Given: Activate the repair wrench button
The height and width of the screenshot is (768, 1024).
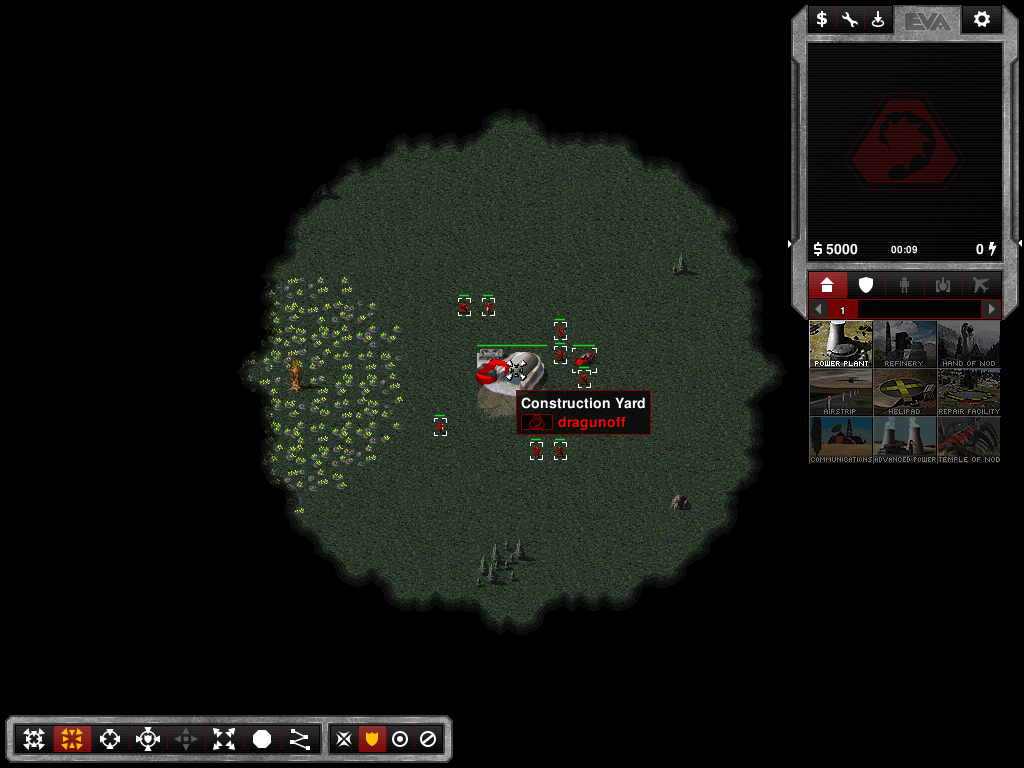Looking at the screenshot, I should (x=850, y=19).
